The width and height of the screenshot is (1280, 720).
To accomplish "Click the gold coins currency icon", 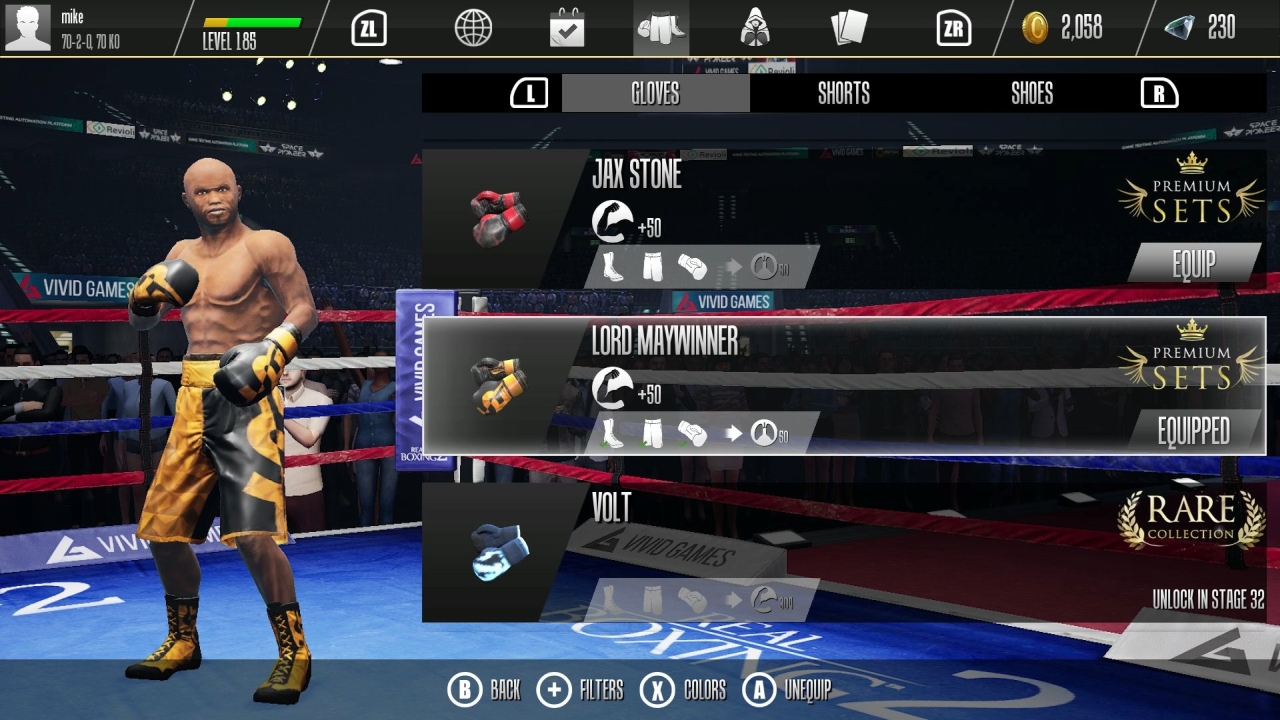I will [x=1037, y=28].
